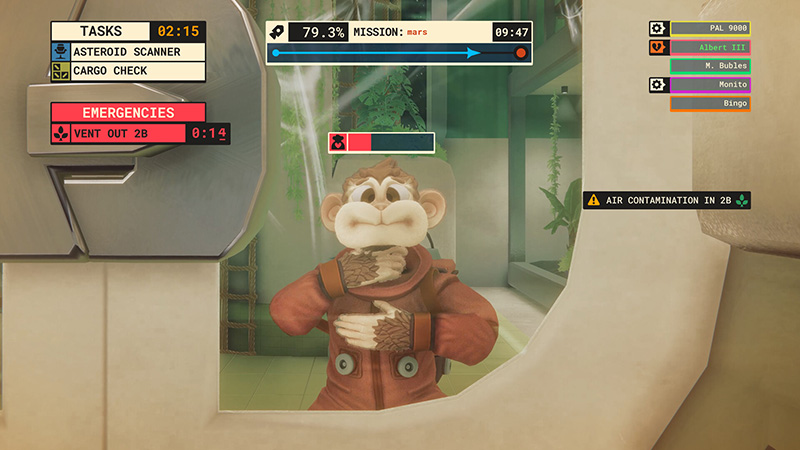The height and width of the screenshot is (450, 800).
Task: Click the Tasks panel header
Action: pos(100,31)
